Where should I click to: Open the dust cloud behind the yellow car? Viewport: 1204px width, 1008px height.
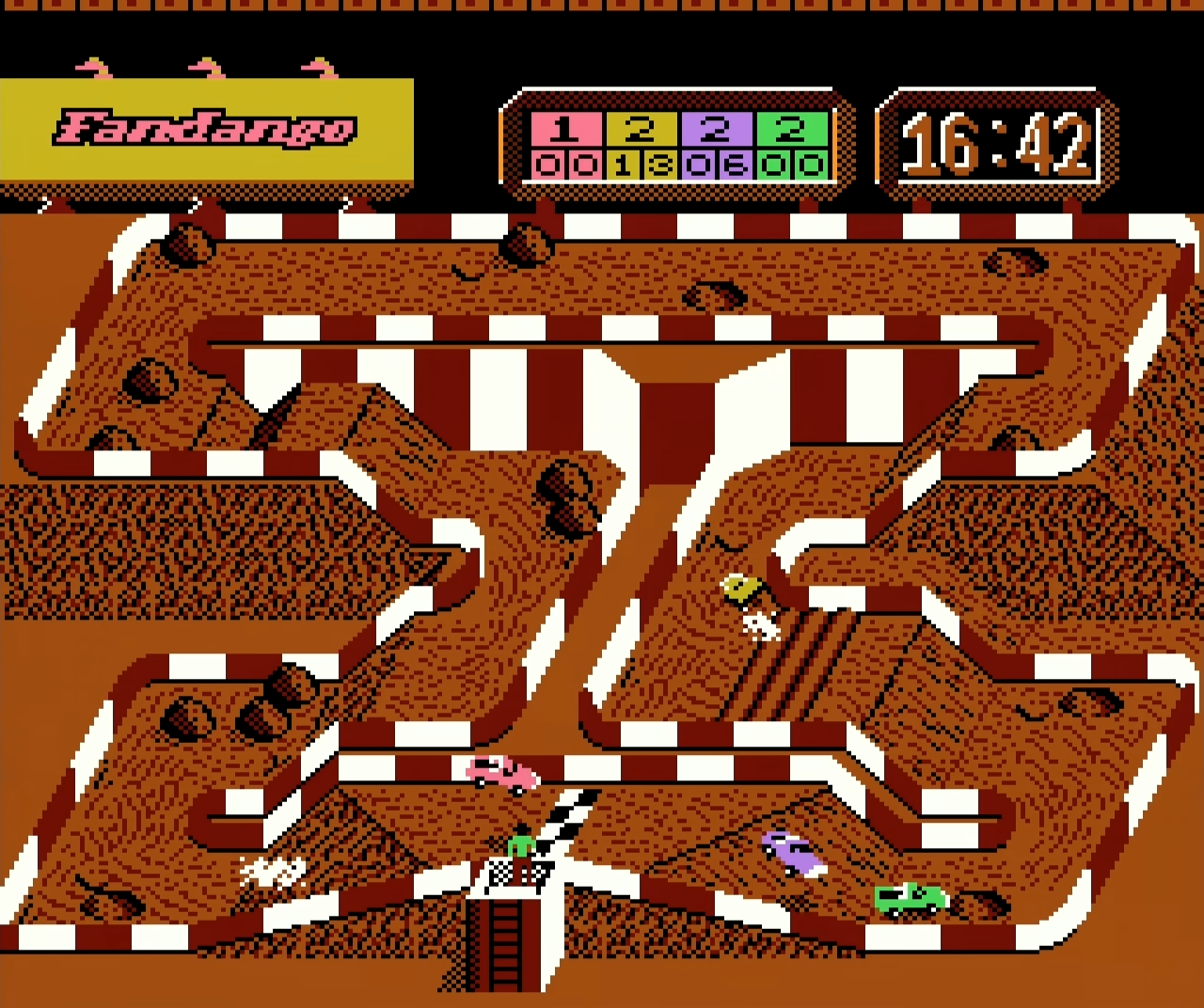[762, 622]
